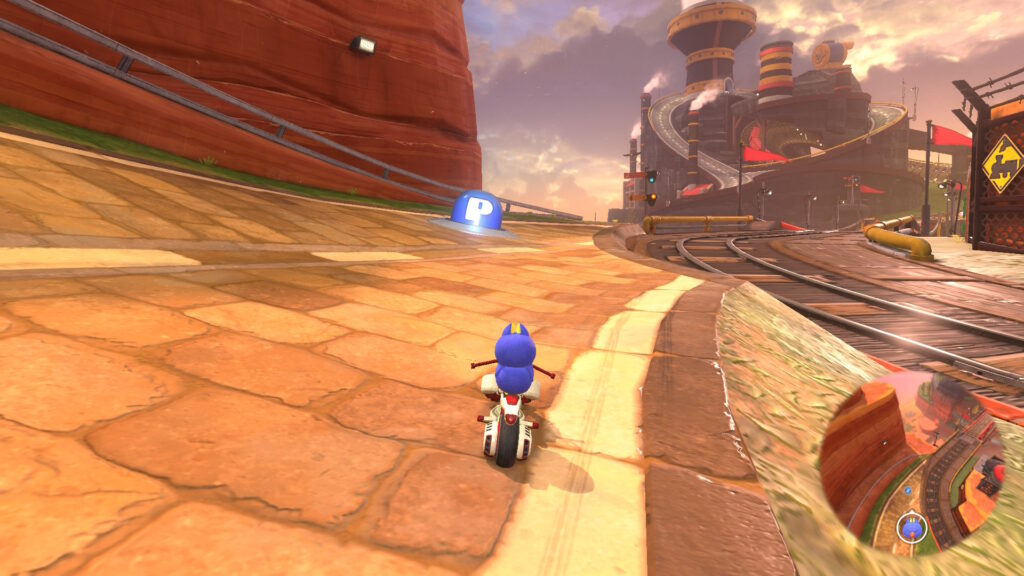
Task: Open the circular minimap
Action: tap(912, 460)
